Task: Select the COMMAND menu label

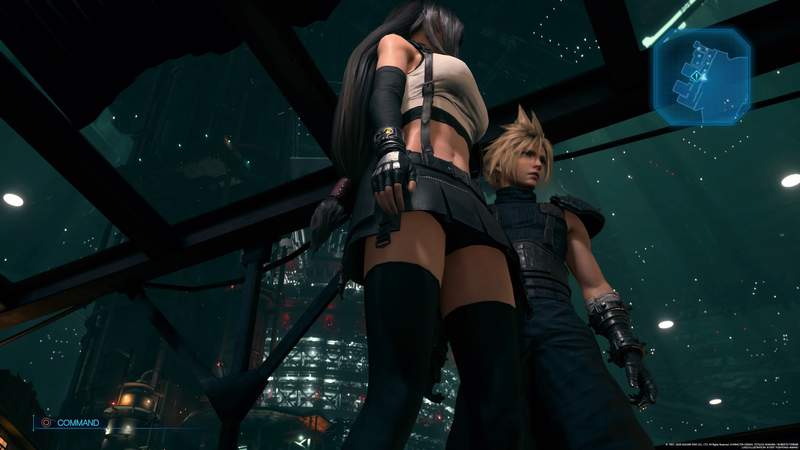Action: [78, 423]
